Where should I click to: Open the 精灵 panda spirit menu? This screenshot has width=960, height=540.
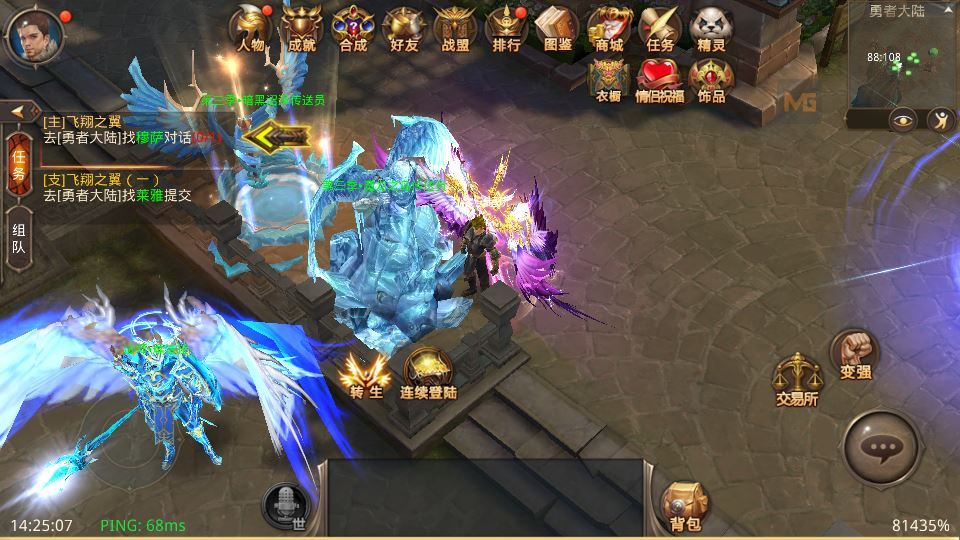click(x=711, y=28)
